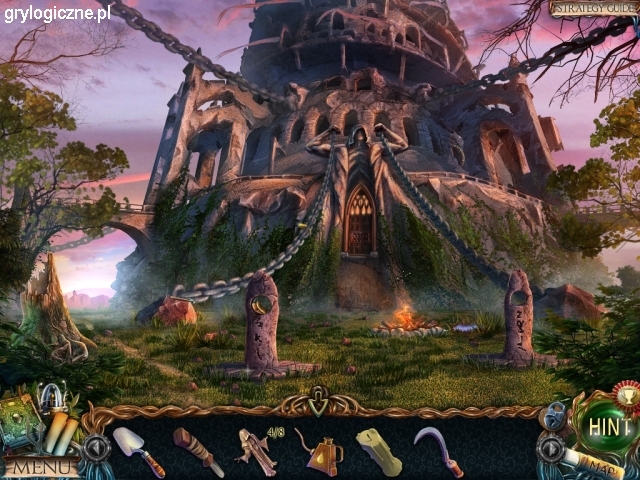The image size is (640, 480).
Task: Pick the sickle from the inventory
Action: (440, 451)
